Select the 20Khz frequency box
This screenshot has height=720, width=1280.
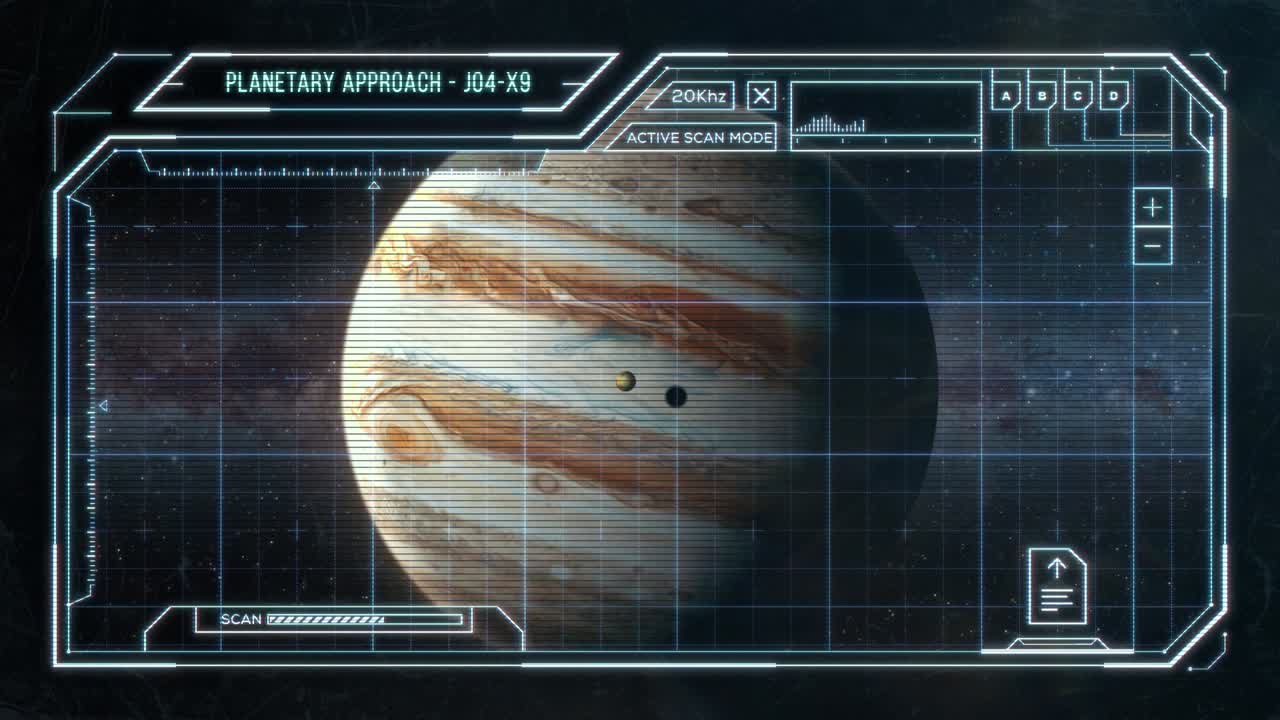click(x=699, y=96)
